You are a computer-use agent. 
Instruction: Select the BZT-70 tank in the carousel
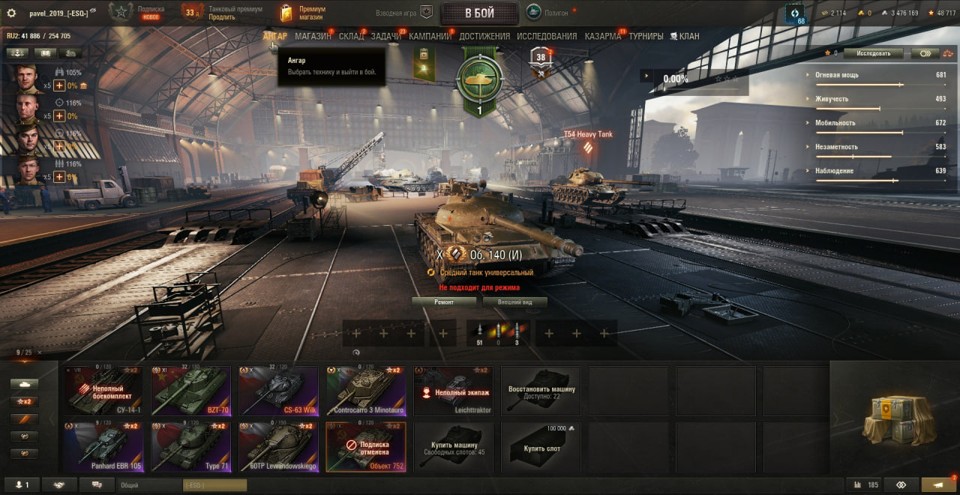190,390
